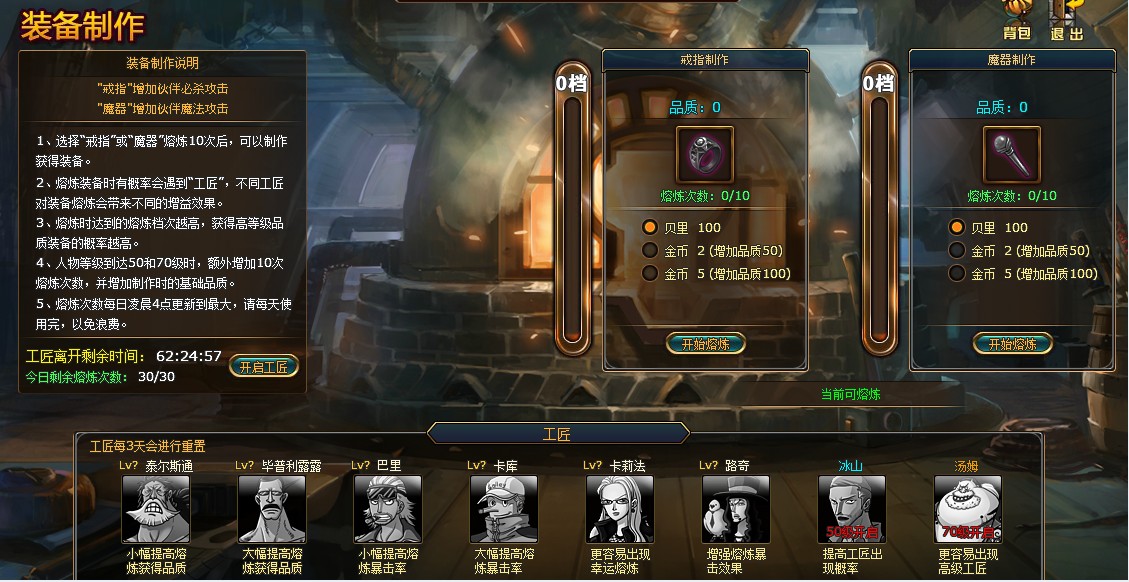Select craftsman 毕普利露露 portrait
Viewport: 1129px width, 582px height.
272,509
